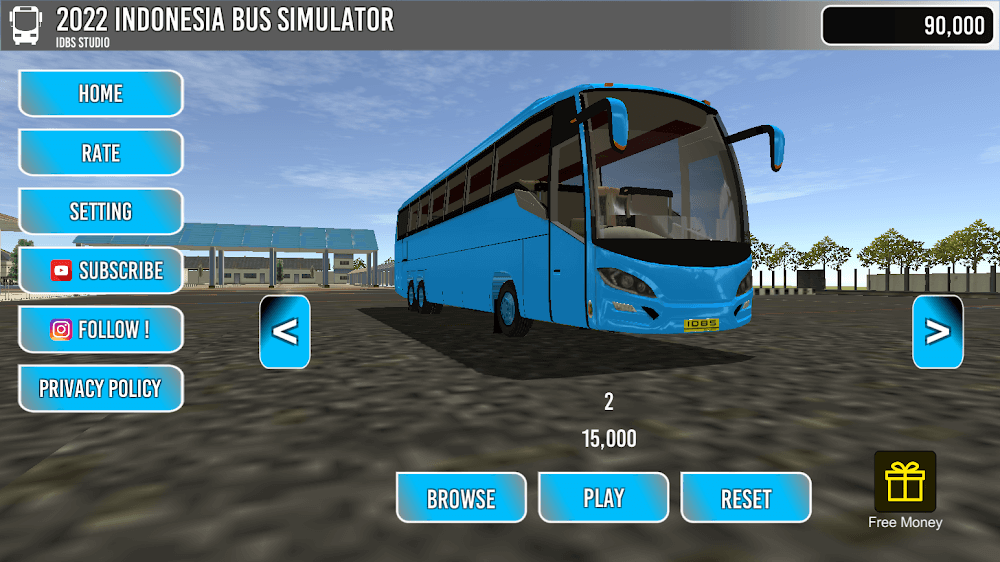This screenshot has width=1000, height=562.
Task: Open the Instagram FOLLOW link
Action: (100, 330)
